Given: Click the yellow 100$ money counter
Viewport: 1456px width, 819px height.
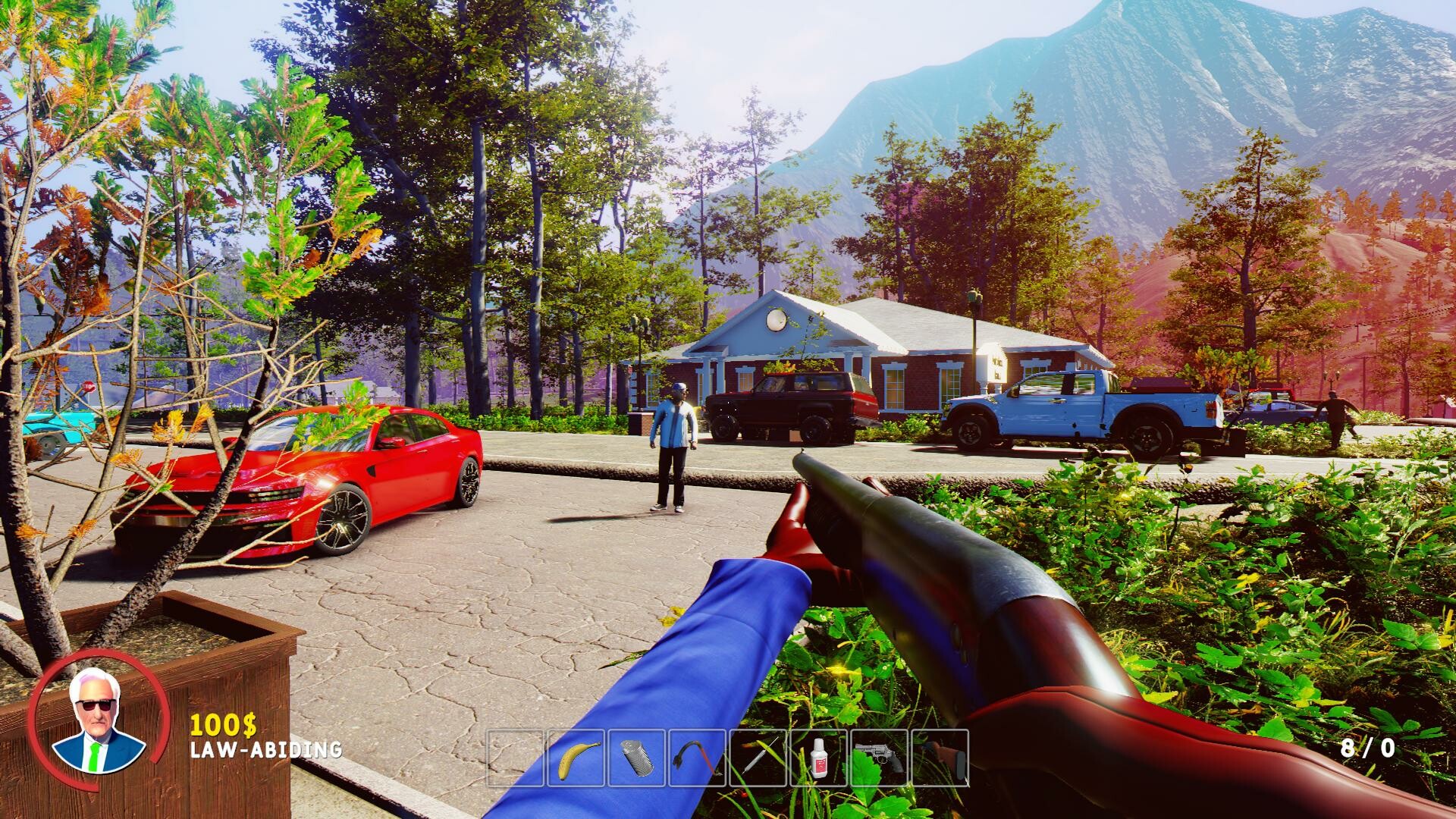Looking at the screenshot, I should (222, 724).
